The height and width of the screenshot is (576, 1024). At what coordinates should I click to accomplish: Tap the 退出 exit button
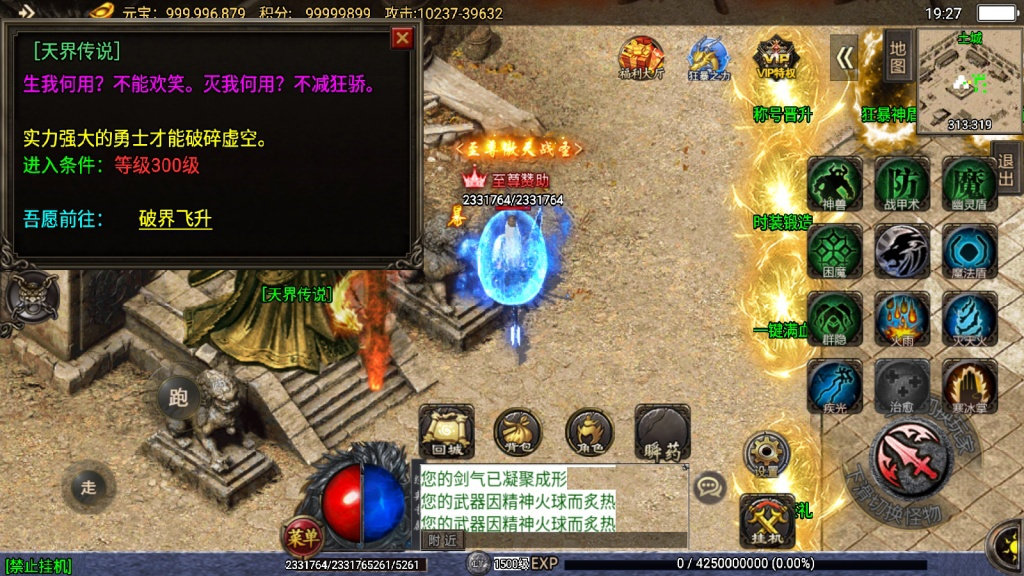point(1006,172)
